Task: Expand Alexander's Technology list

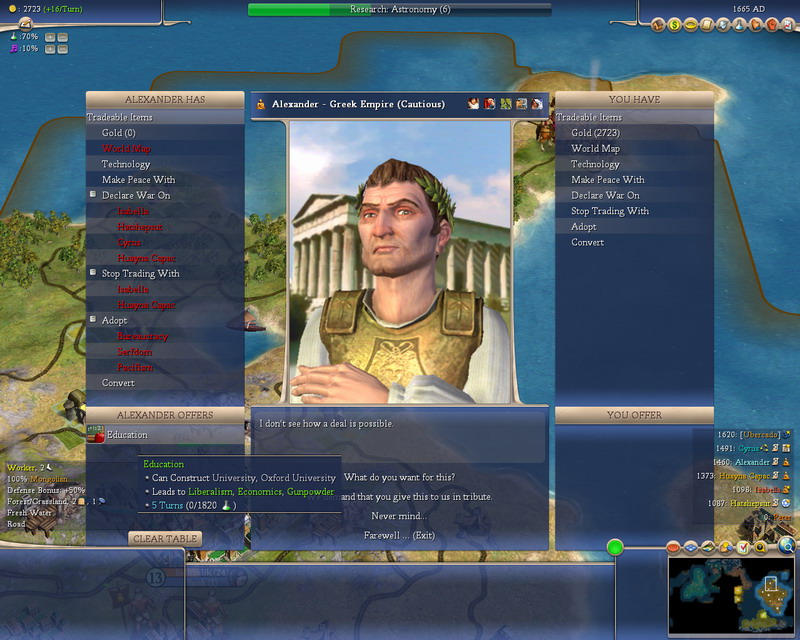Action: click(126, 164)
